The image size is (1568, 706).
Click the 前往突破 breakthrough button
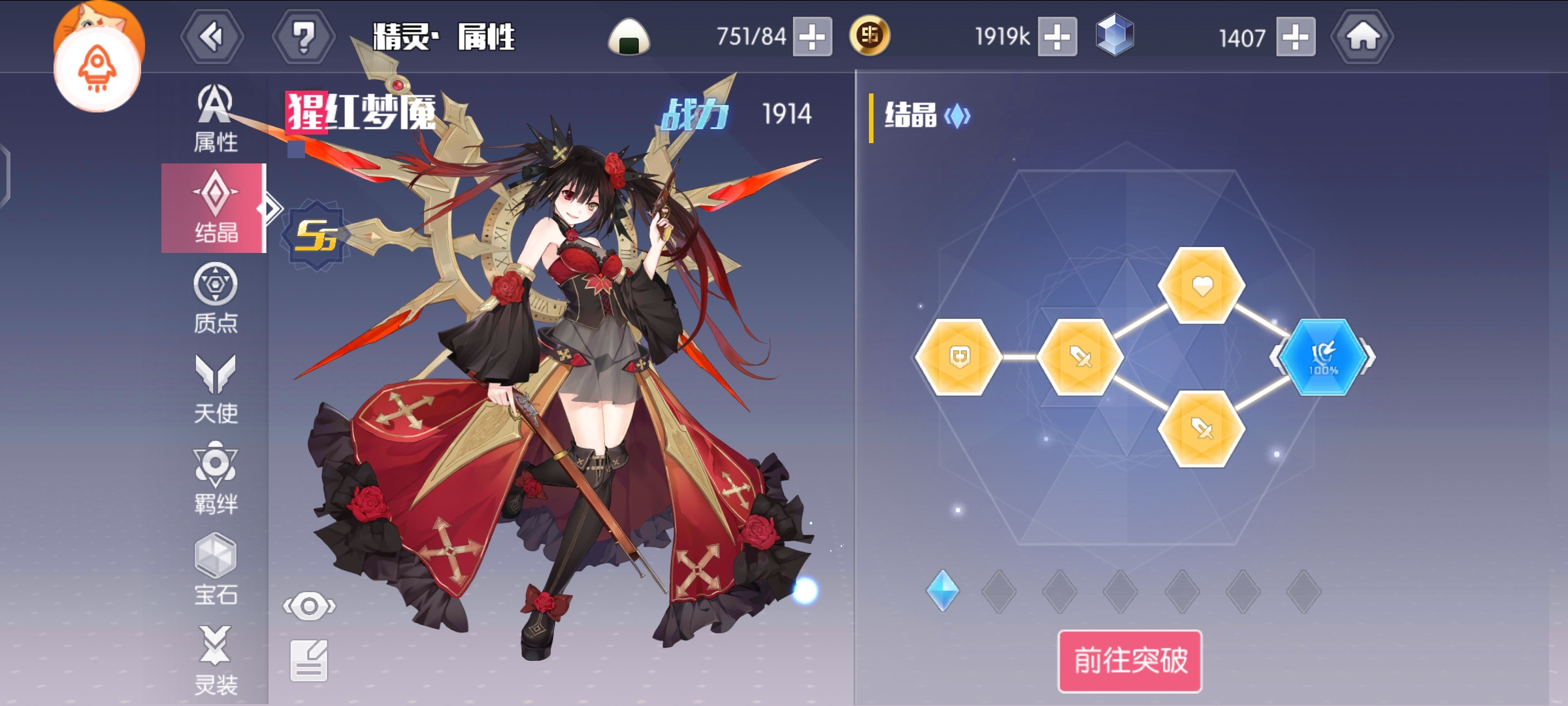point(1130,660)
